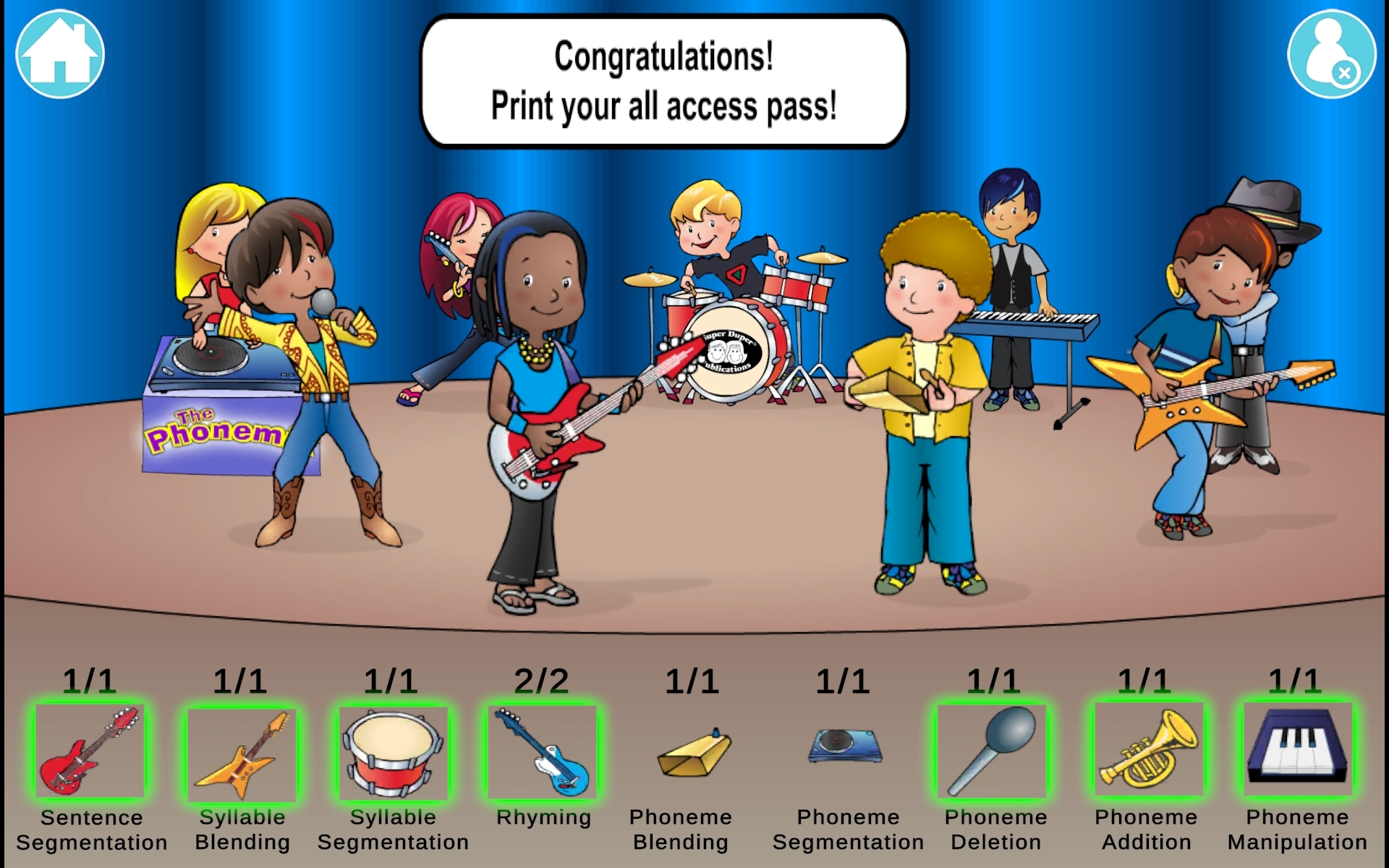Open the Syllable Segmentation drum activity
1389x868 pixels.
[x=394, y=752]
